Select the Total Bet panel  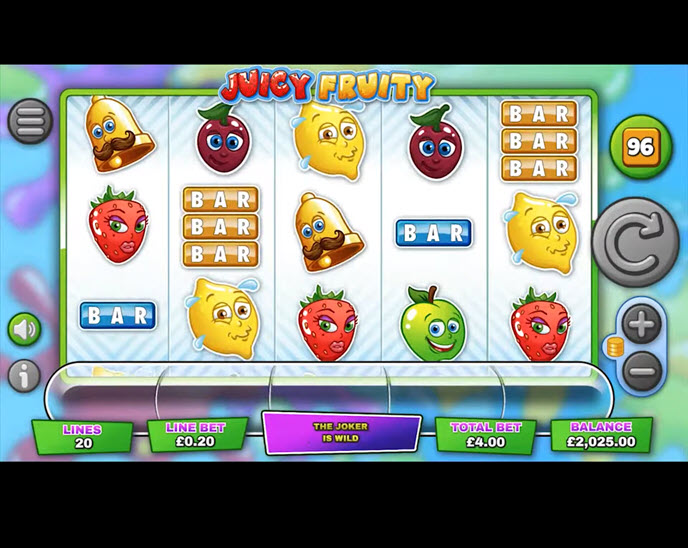[x=485, y=434]
